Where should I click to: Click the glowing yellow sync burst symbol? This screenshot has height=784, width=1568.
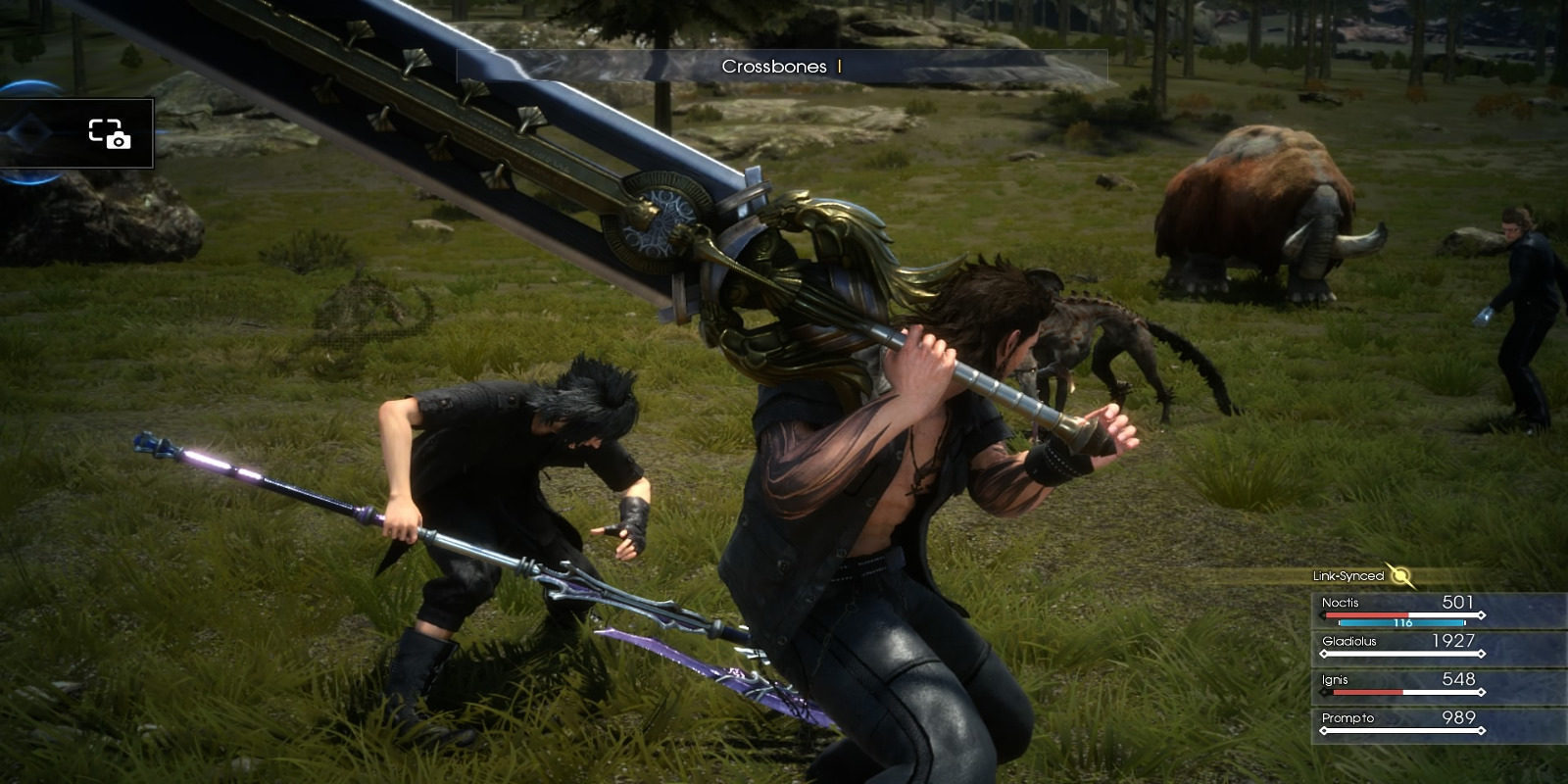[1400, 575]
